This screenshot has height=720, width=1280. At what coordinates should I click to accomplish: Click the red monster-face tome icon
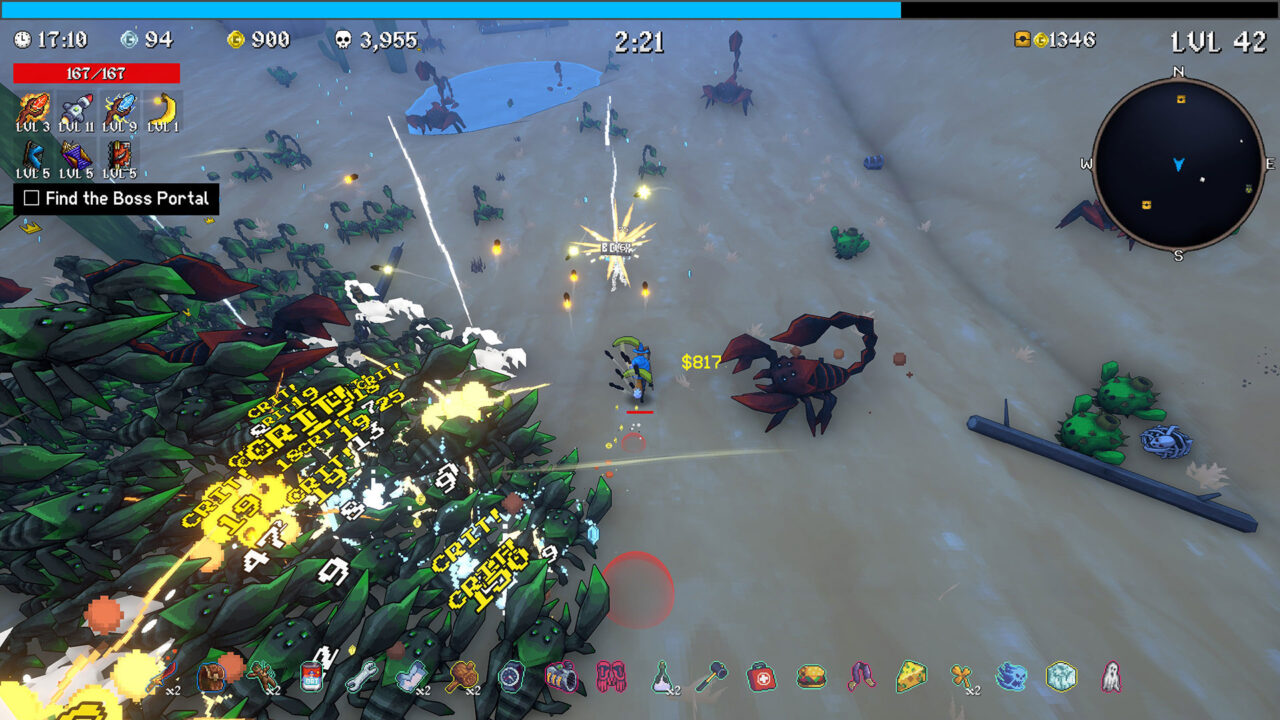[119, 156]
